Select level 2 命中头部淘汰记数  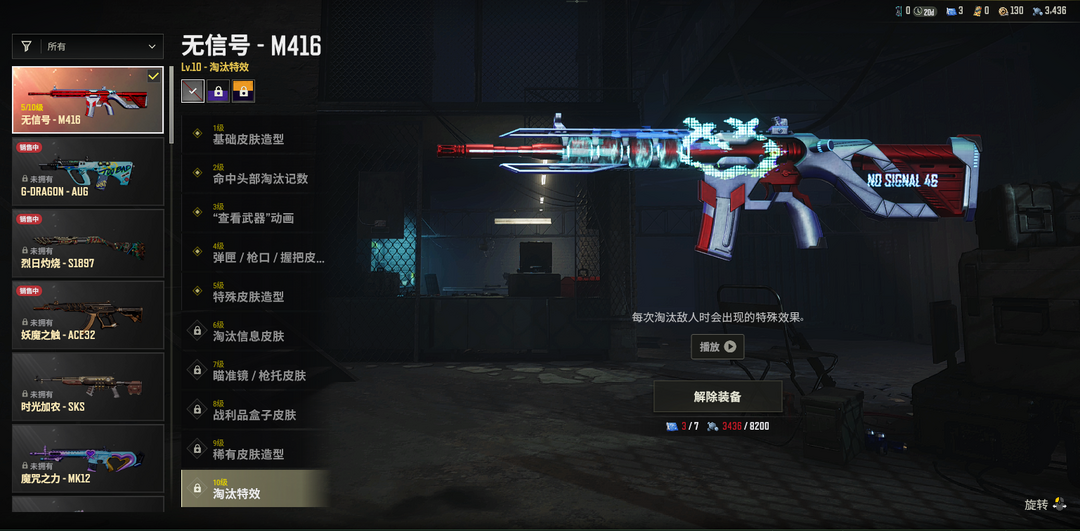(x=255, y=174)
